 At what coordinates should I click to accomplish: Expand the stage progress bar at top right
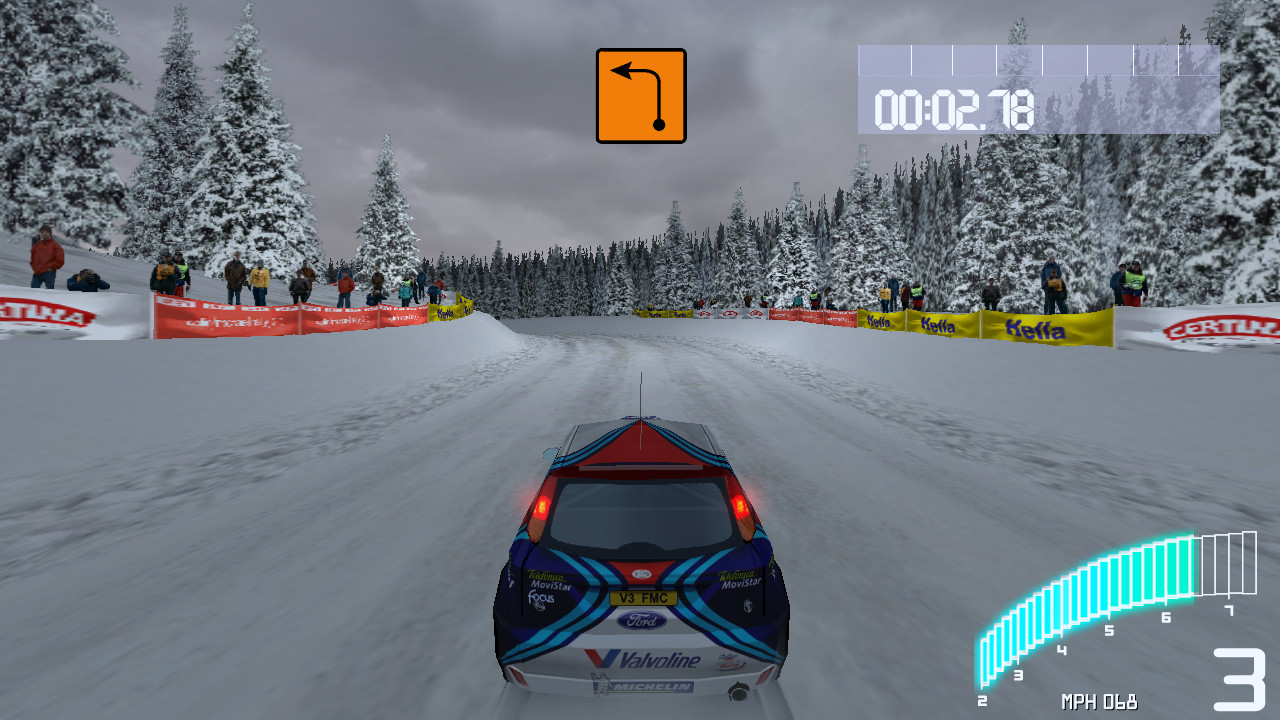1030,60
